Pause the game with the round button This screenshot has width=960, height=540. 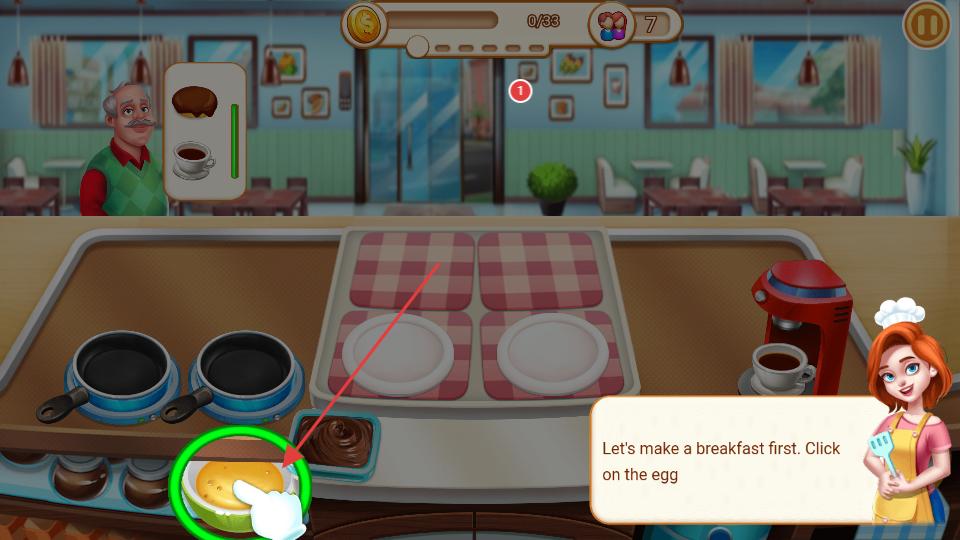[x=926, y=26]
